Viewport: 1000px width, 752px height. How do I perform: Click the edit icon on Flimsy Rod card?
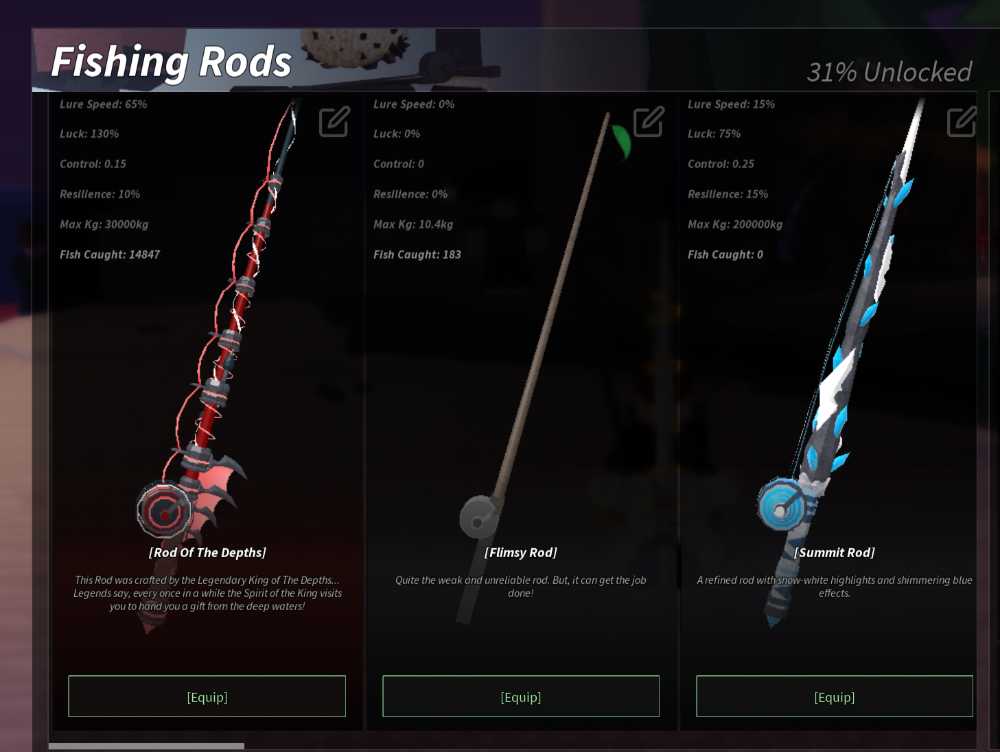coord(648,122)
